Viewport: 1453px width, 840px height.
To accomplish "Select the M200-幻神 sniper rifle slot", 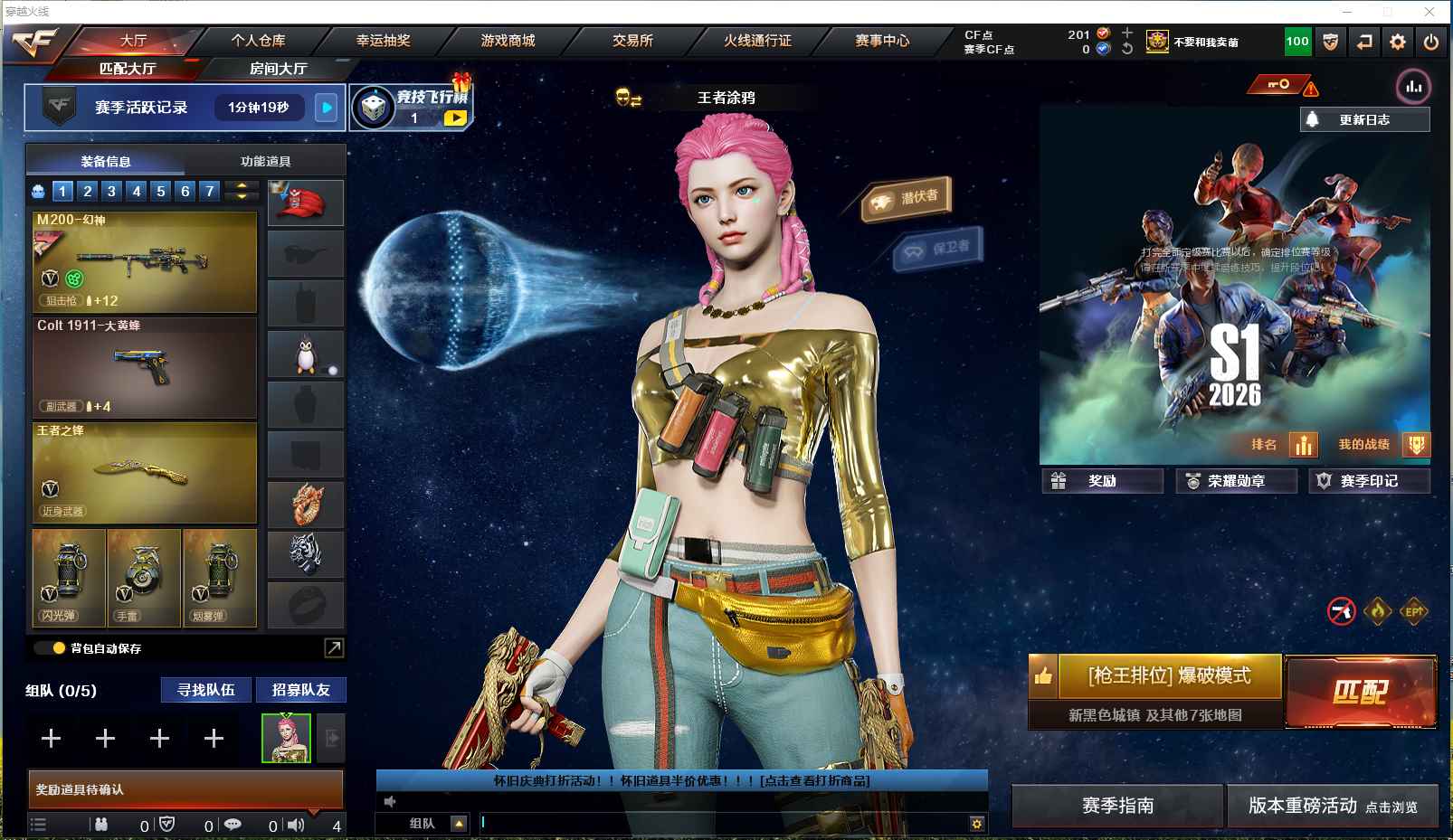I will point(145,261).
